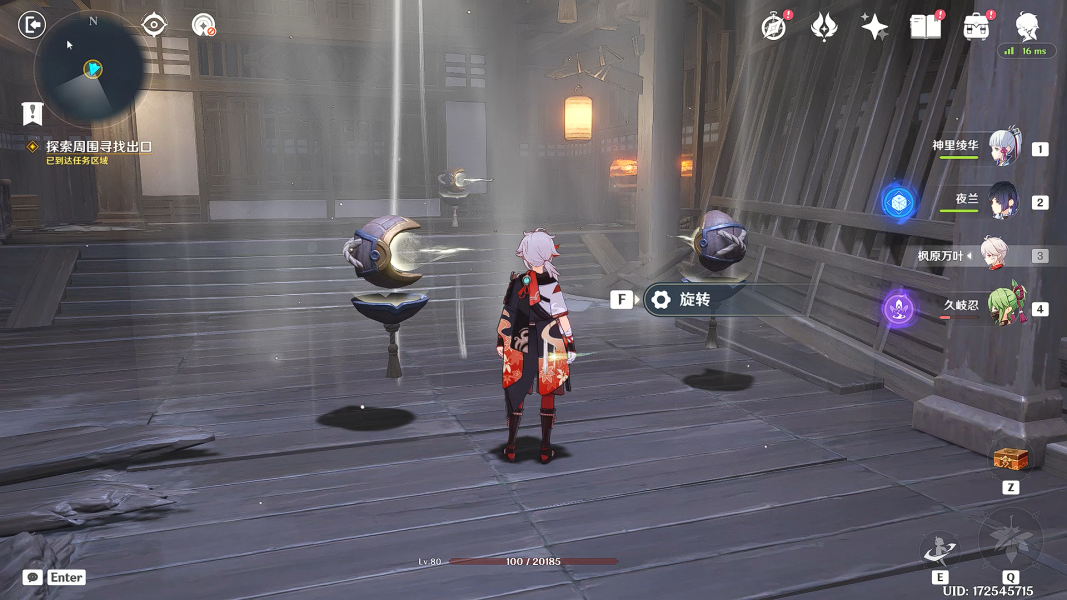The height and width of the screenshot is (600, 1067).
Task: Select the tracked quest 探索周围寻找出口
Action: coord(98,147)
